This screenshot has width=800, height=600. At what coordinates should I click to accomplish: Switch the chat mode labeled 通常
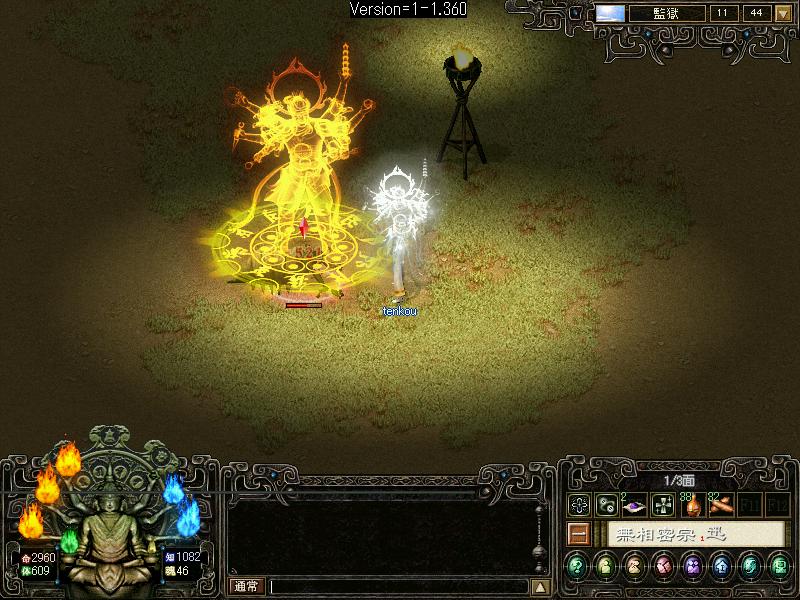245,587
